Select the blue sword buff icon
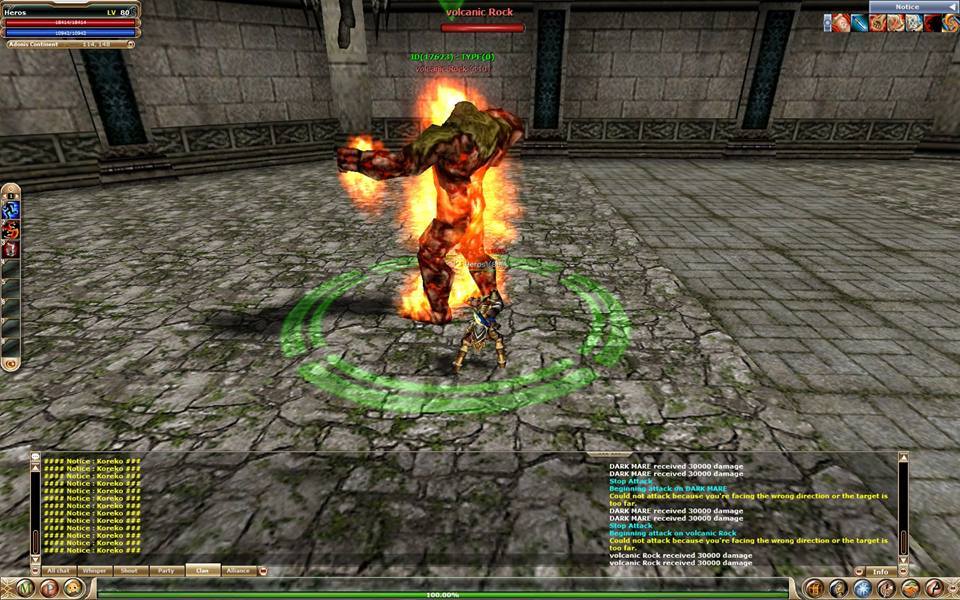 click(861, 23)
